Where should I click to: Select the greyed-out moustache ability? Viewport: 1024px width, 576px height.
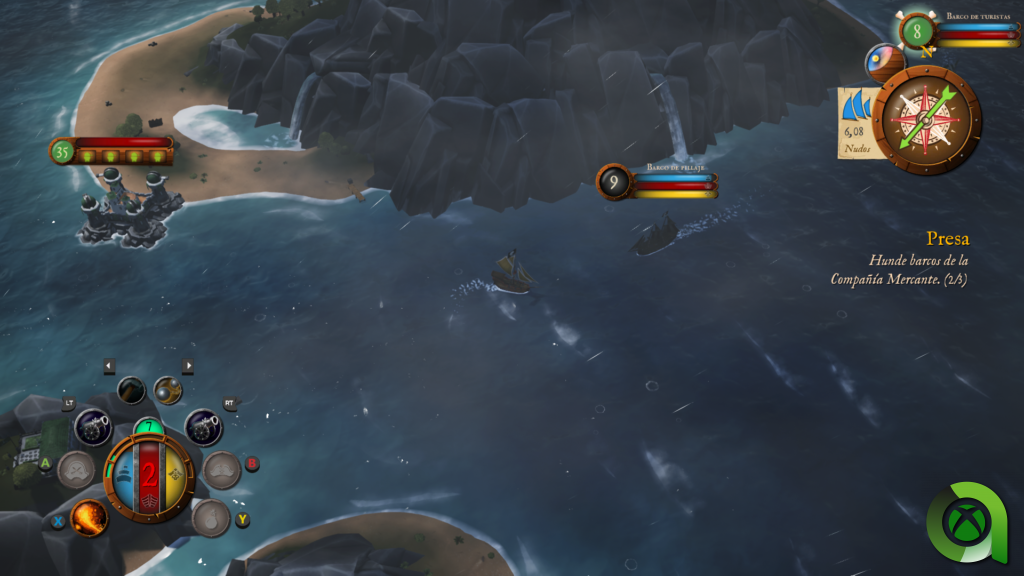221,469
